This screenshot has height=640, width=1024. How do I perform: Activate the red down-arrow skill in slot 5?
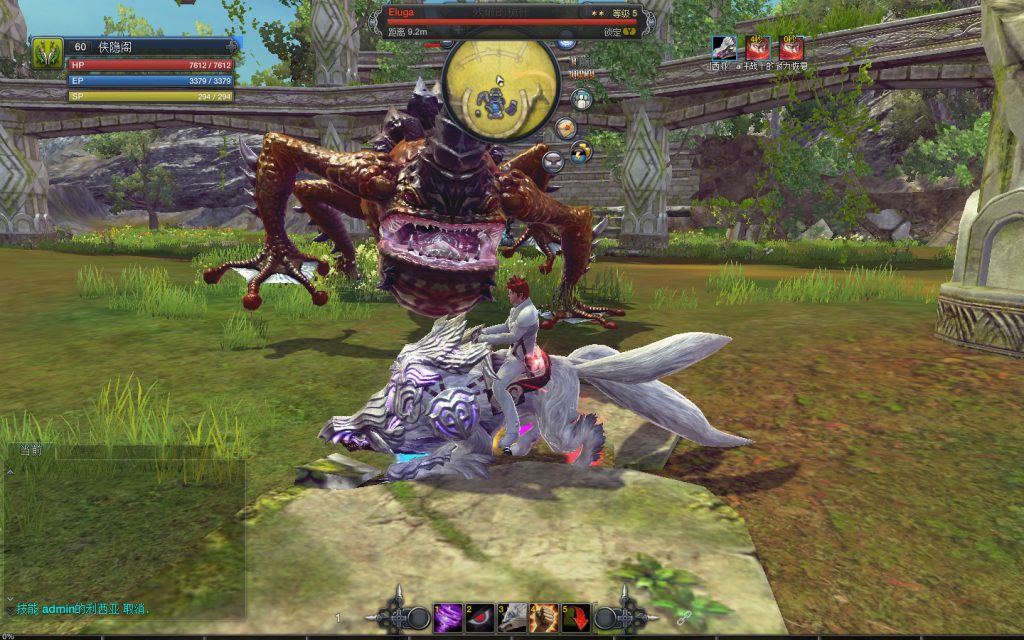[x=577, y=618]
